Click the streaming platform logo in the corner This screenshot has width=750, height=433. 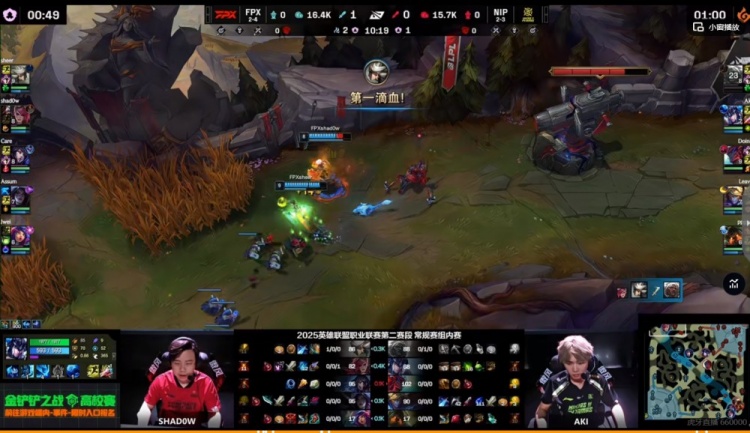point(742,15)
